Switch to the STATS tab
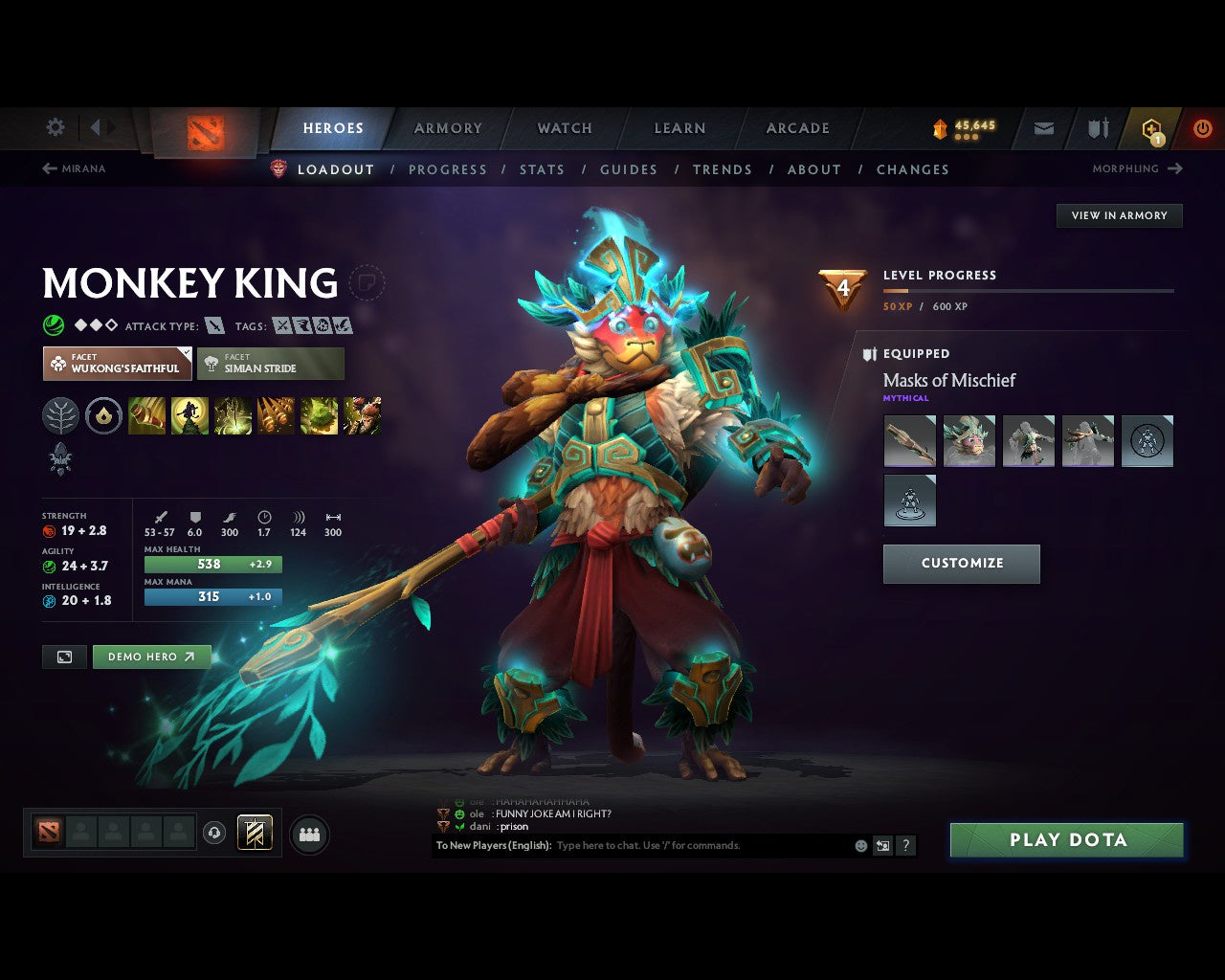This screenshot has height=980, width=1225. click(543, 169)
